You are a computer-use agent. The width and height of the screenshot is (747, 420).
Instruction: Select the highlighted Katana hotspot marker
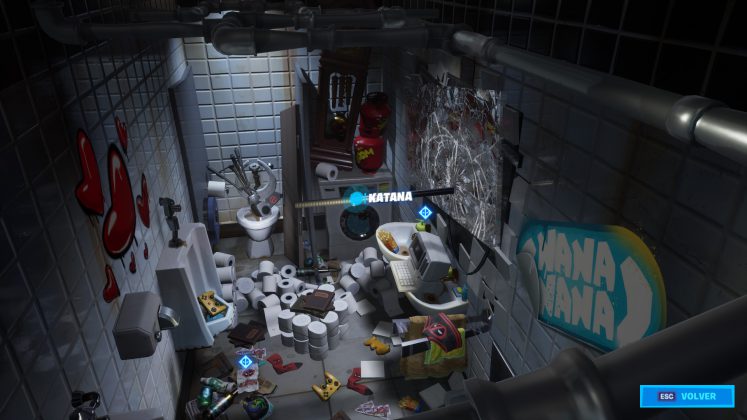pyautogui.click(x=357, y=198)
